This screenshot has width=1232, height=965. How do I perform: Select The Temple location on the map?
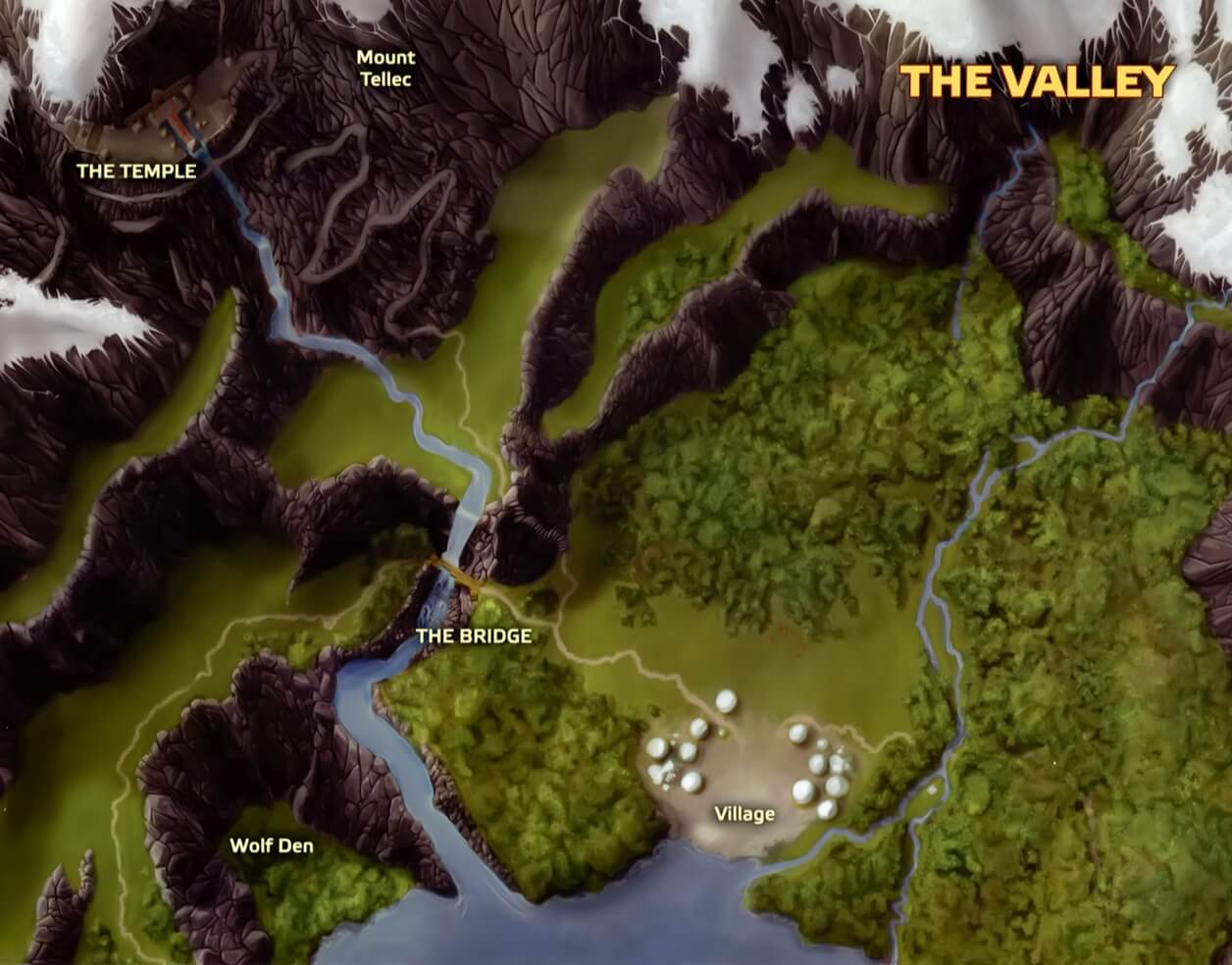pos(136,171)
